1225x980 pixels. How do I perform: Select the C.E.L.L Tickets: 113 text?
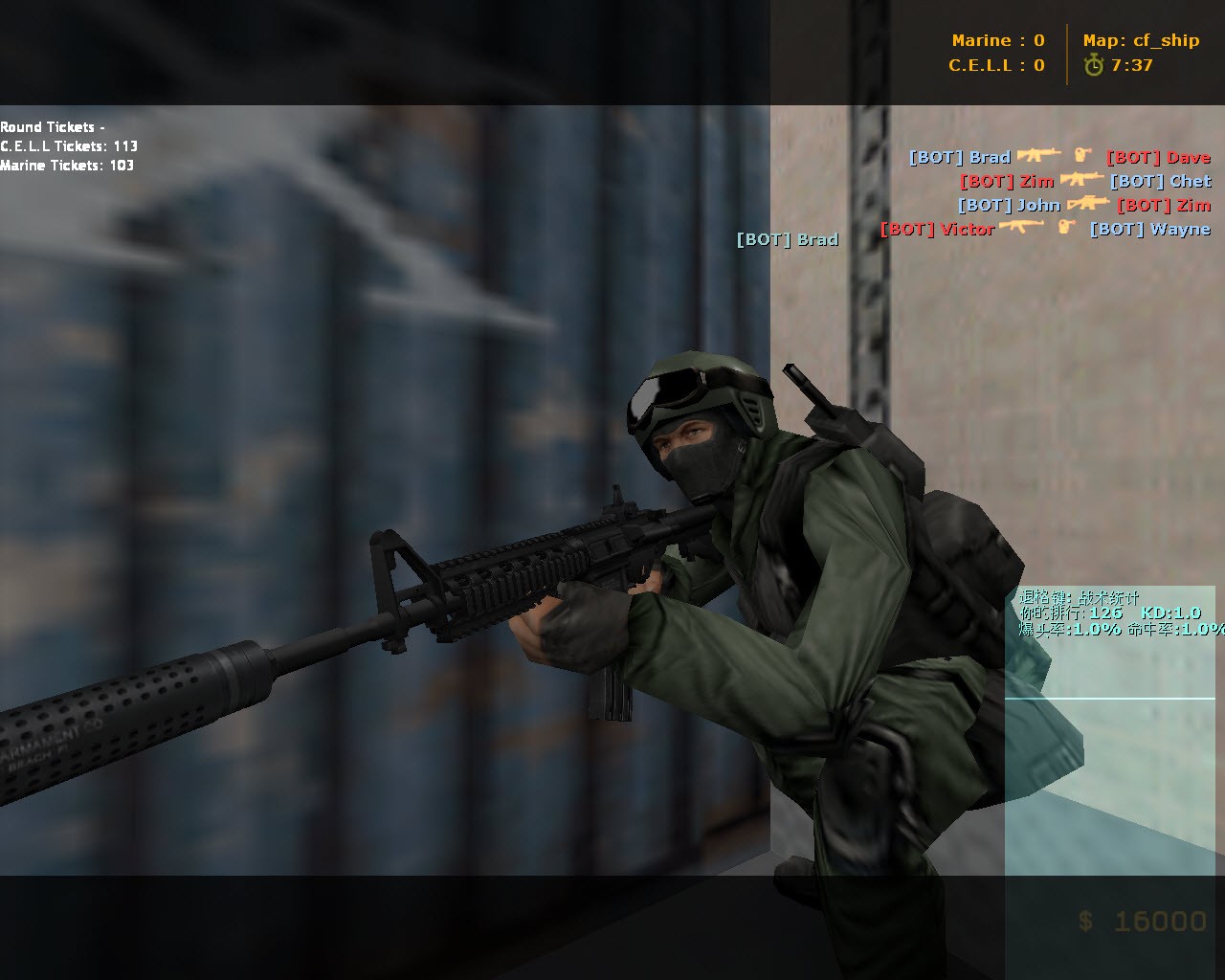tap(69, 145)
